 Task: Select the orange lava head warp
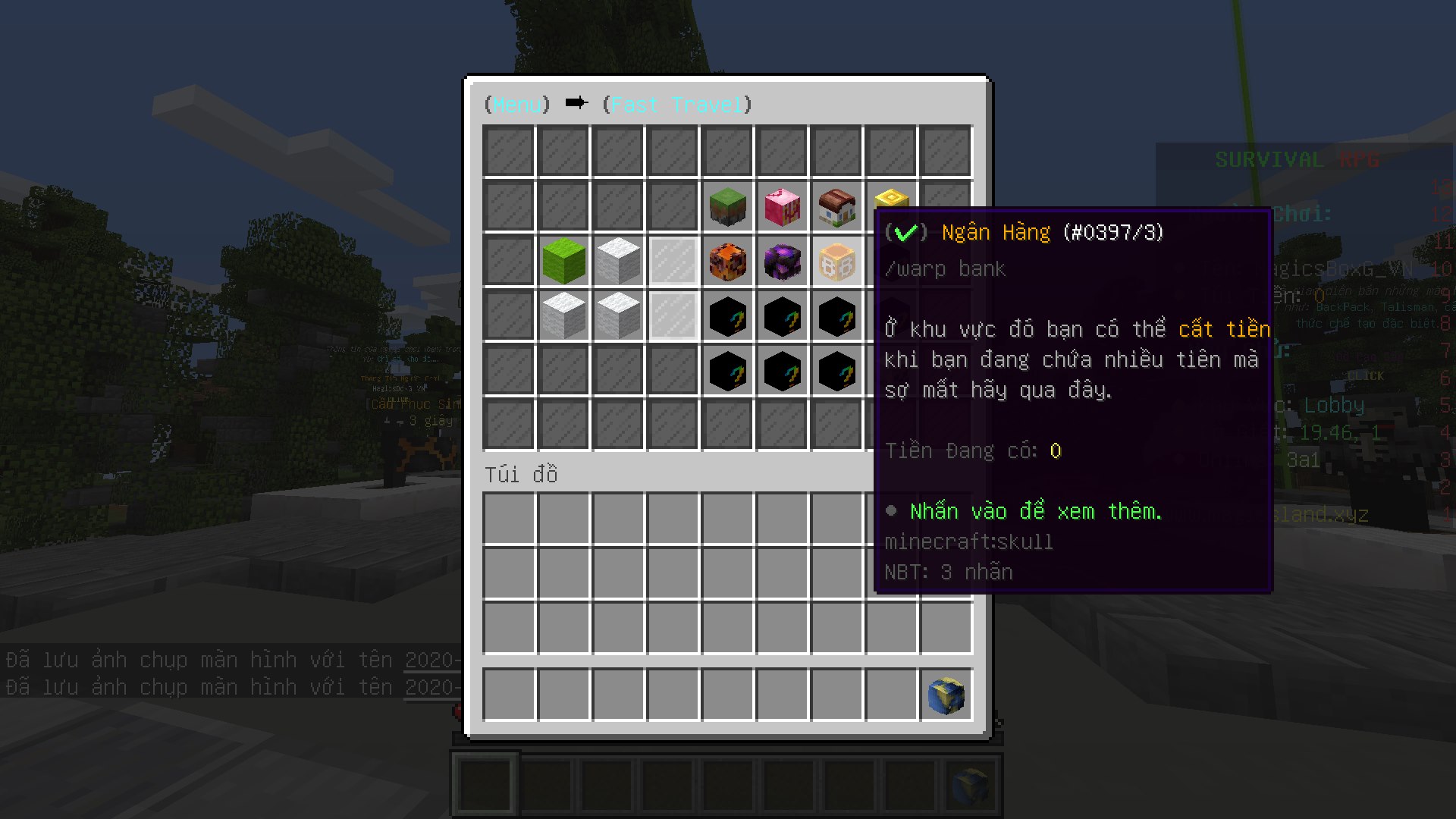coord(727,262)
